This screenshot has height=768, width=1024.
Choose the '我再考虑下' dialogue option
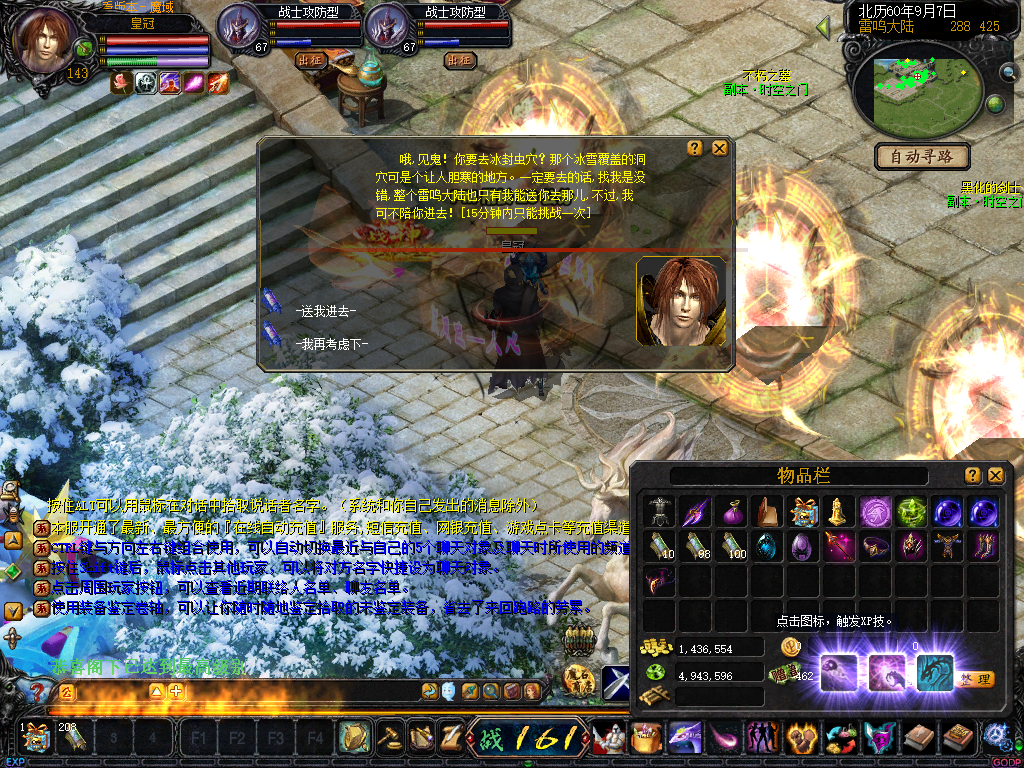tap(332, 343)
